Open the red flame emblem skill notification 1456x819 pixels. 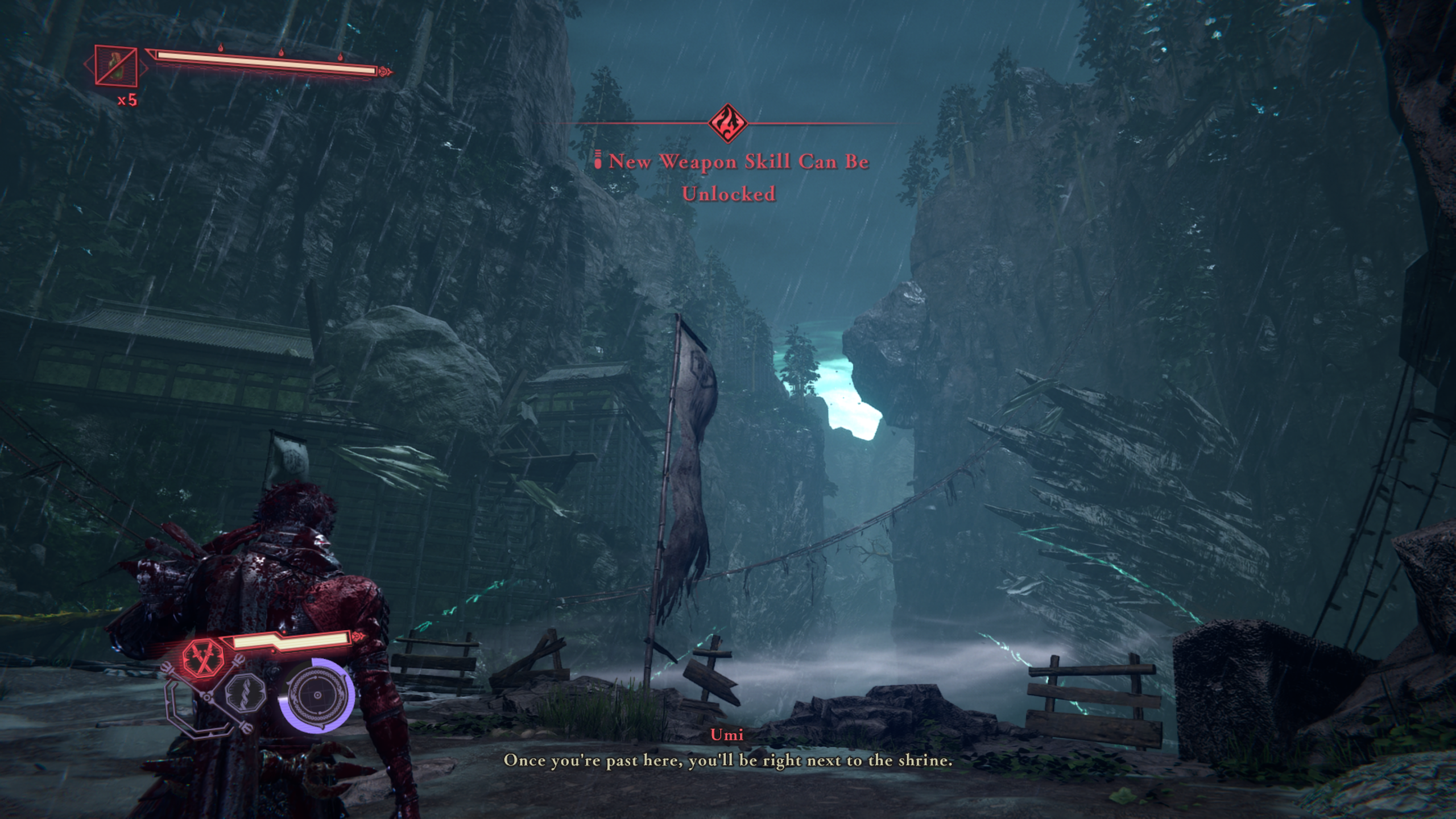(728, 123)
